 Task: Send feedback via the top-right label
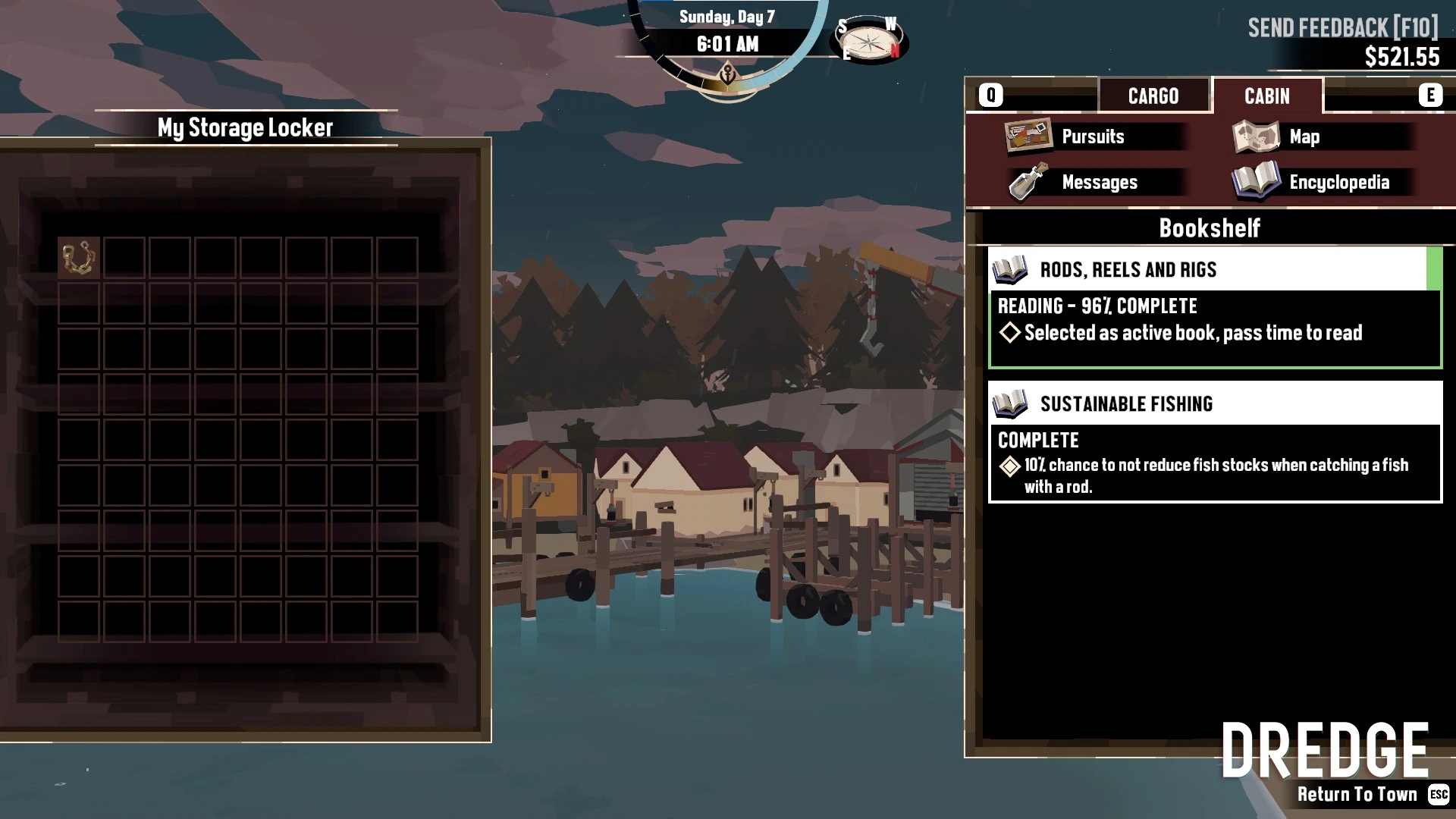point(1342,28)
